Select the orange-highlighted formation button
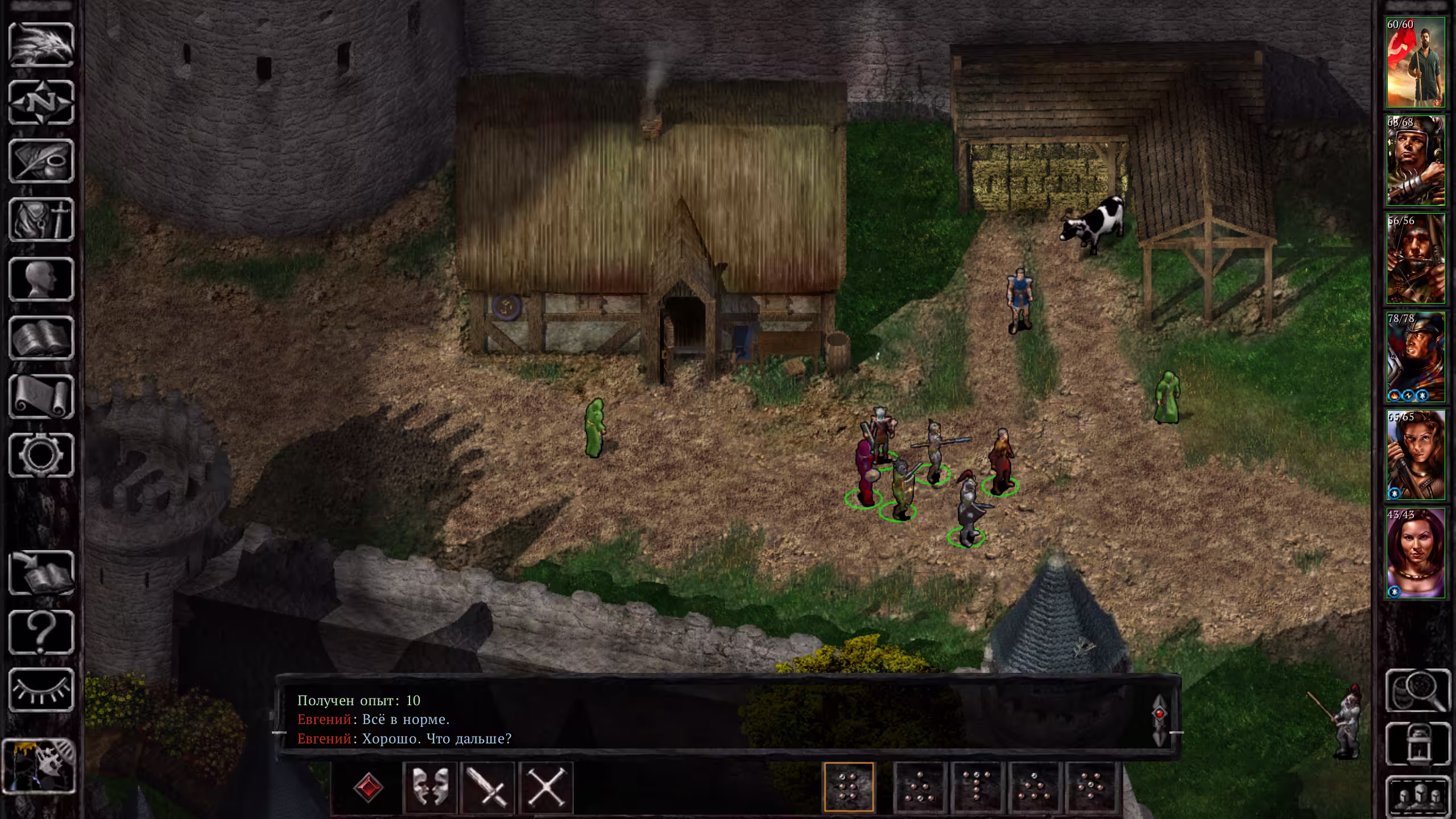 [849, 787]
